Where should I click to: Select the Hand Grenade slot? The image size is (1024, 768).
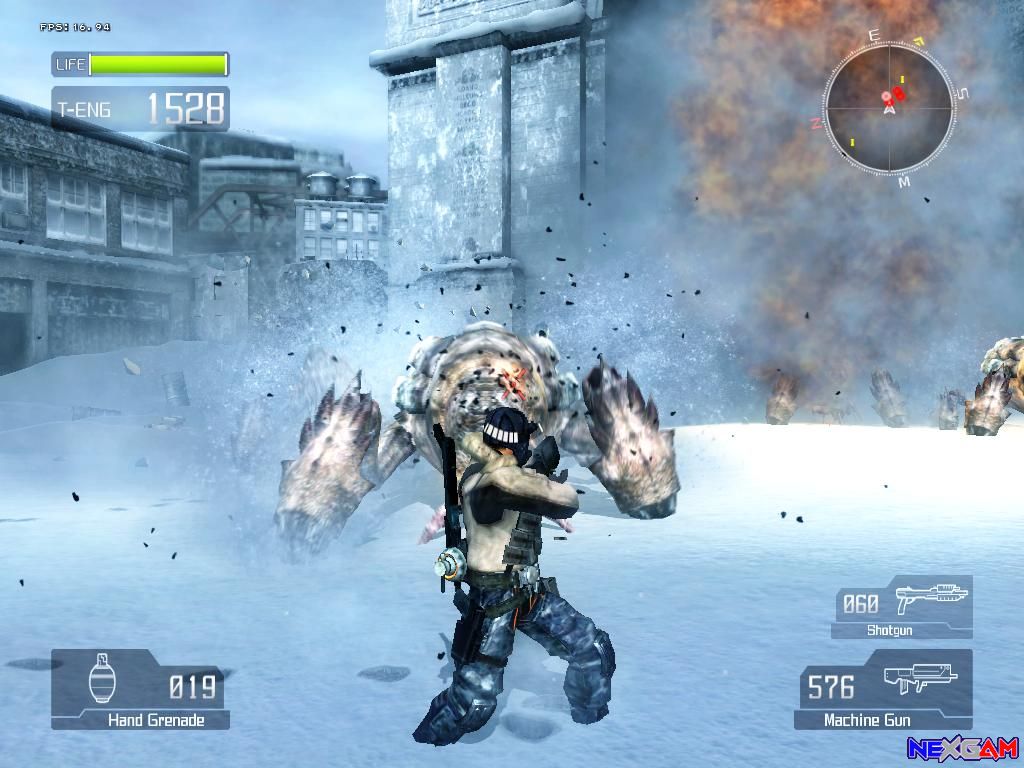tap(140, 689)
